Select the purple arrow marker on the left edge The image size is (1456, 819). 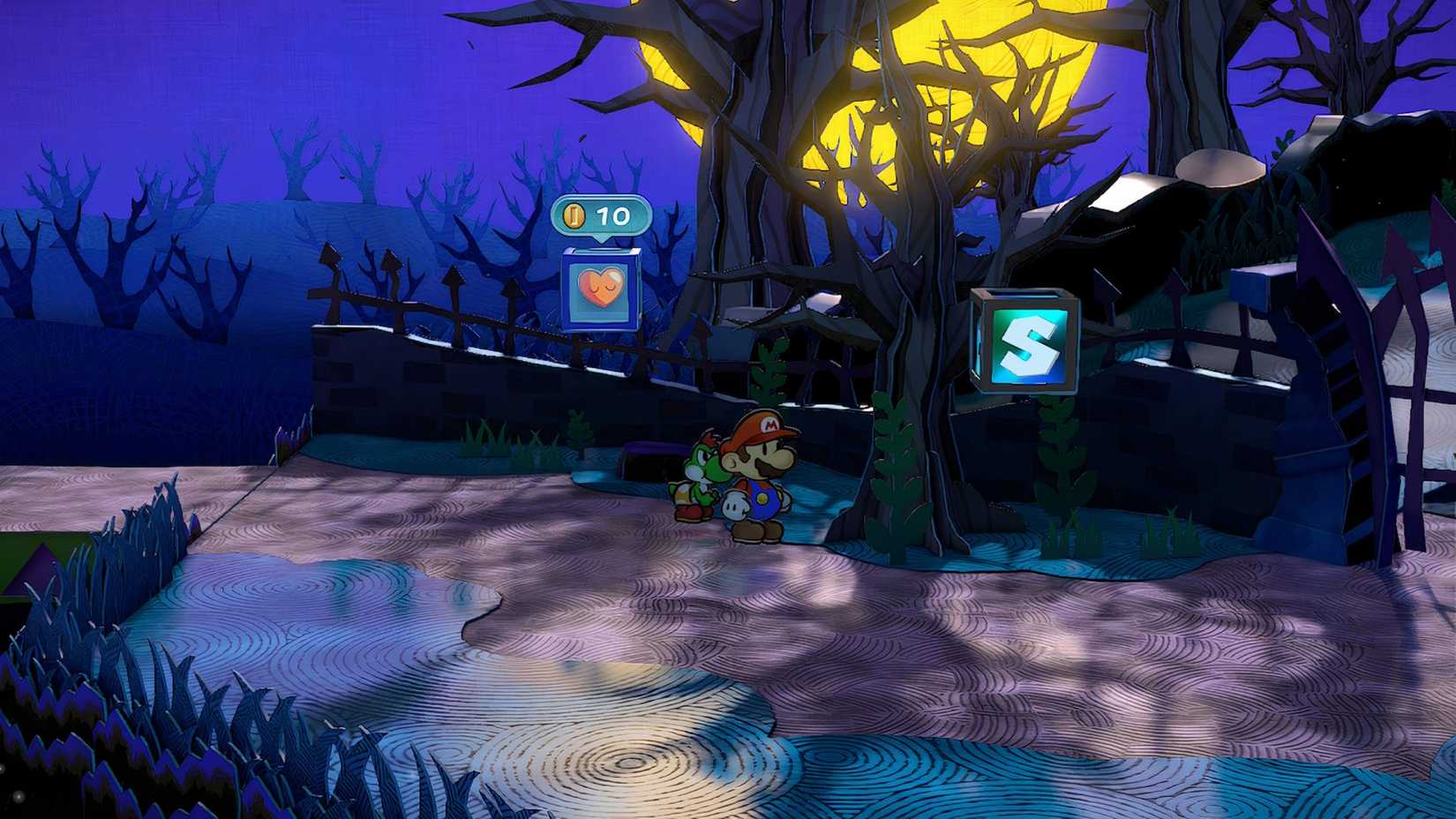tap(37, 569)
